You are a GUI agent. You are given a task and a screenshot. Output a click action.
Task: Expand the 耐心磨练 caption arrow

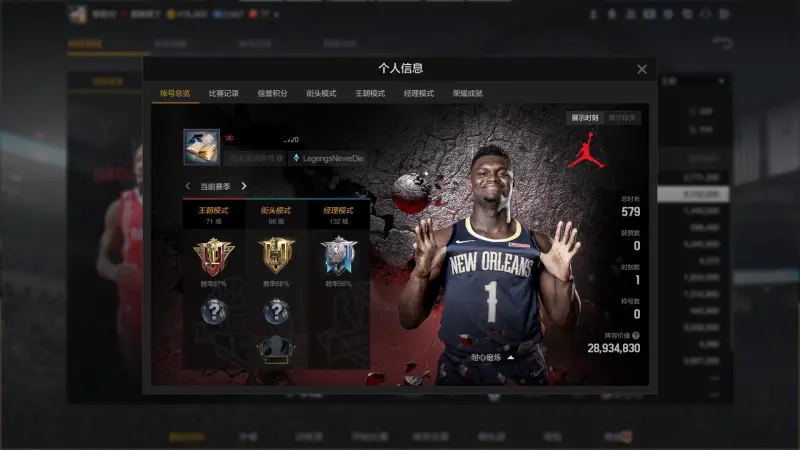click(512, 355)
